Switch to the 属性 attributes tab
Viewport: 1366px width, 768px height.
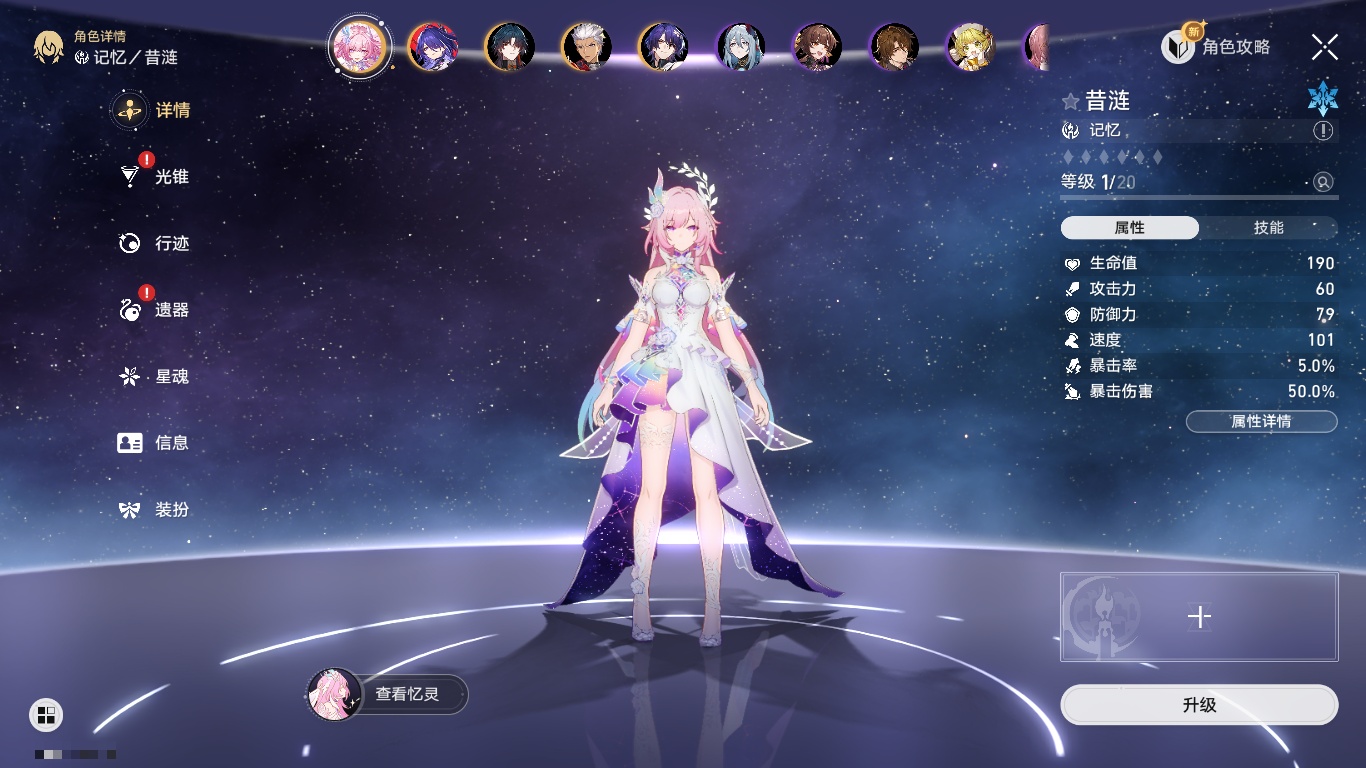point(1130,228)
